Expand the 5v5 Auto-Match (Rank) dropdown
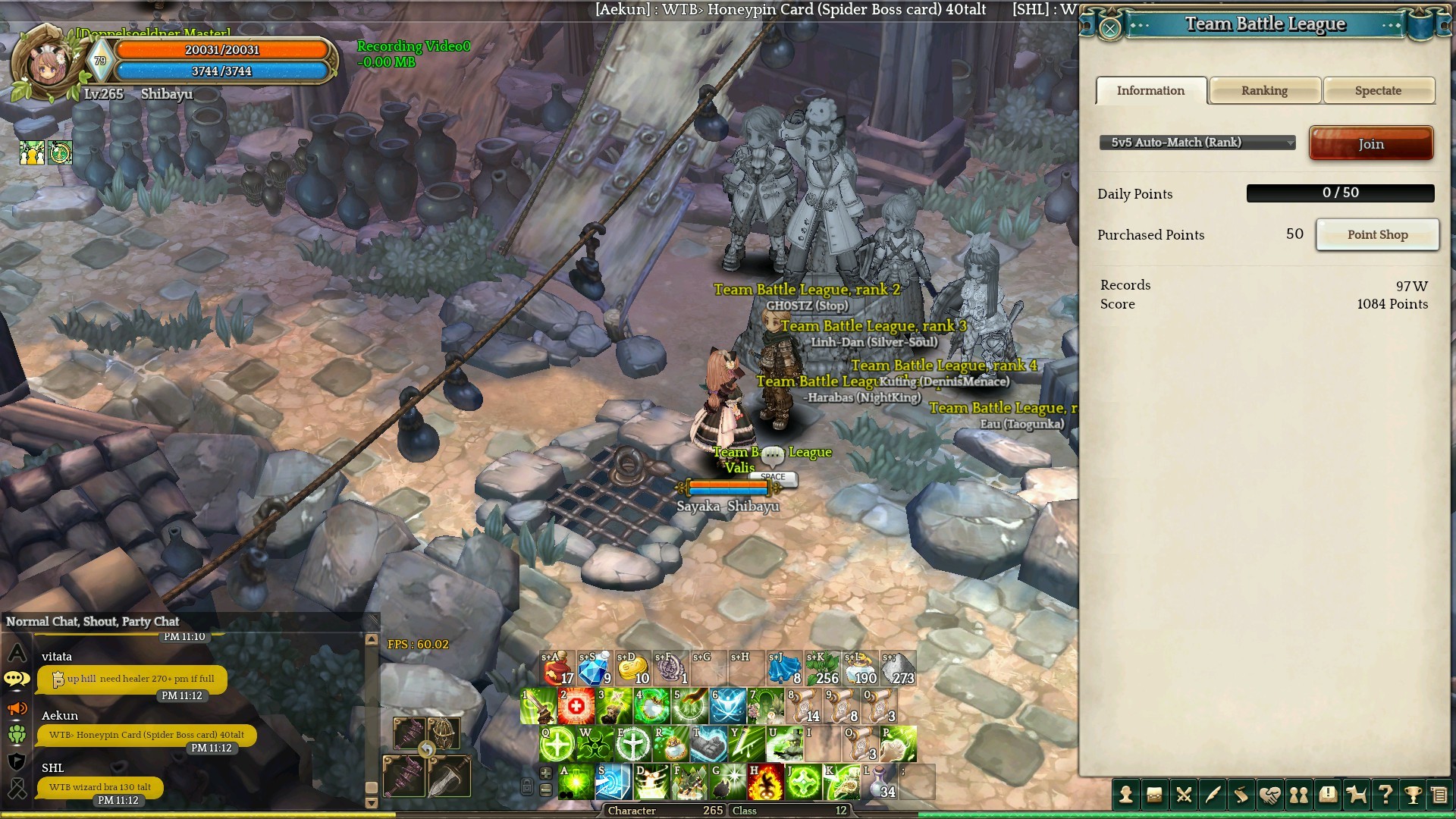Screen dimensions: 1456x819 pyautogui.click(x=1197, y=143)
